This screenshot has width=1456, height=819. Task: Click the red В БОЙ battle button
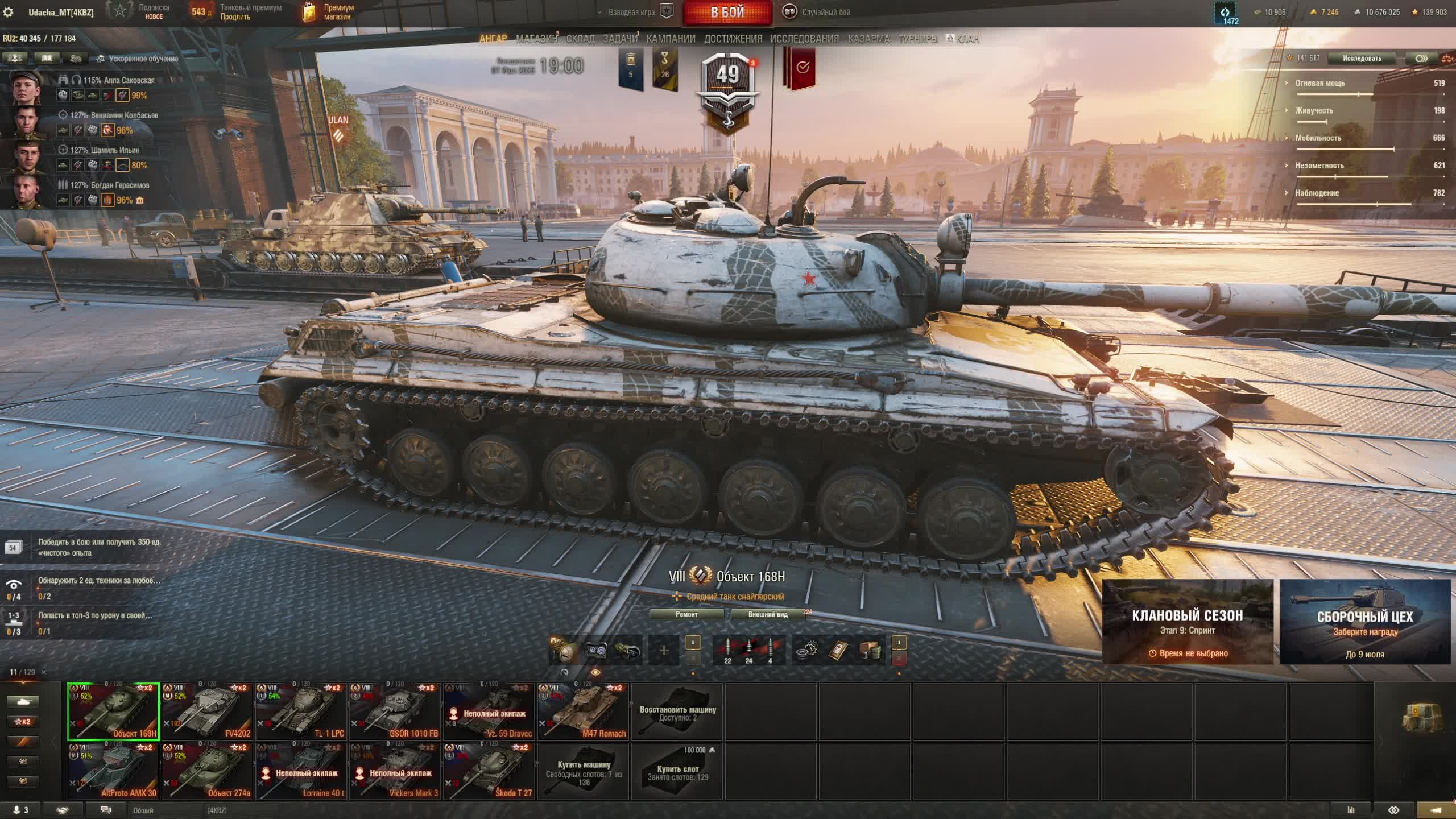click(727, 13)
